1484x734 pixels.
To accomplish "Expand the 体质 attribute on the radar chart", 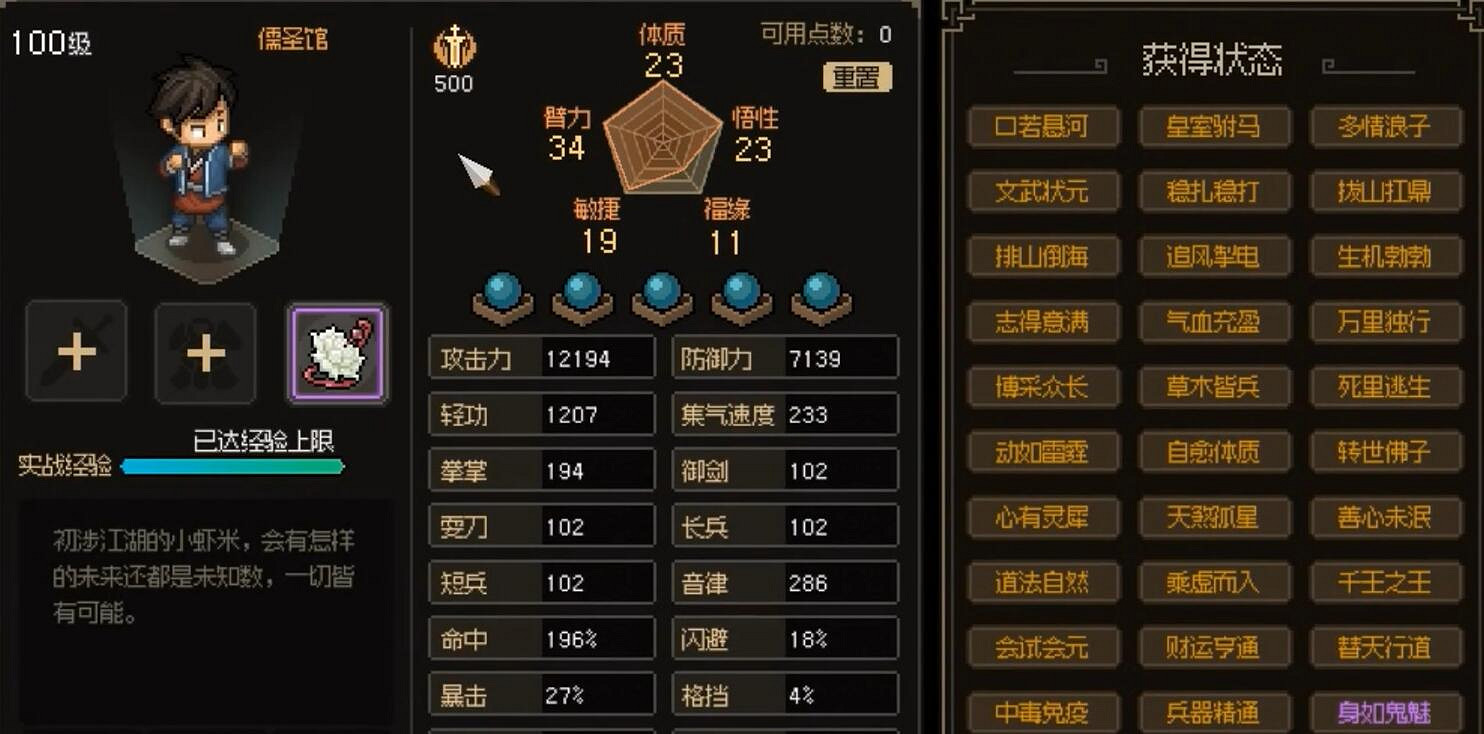I will click(662, 49).
